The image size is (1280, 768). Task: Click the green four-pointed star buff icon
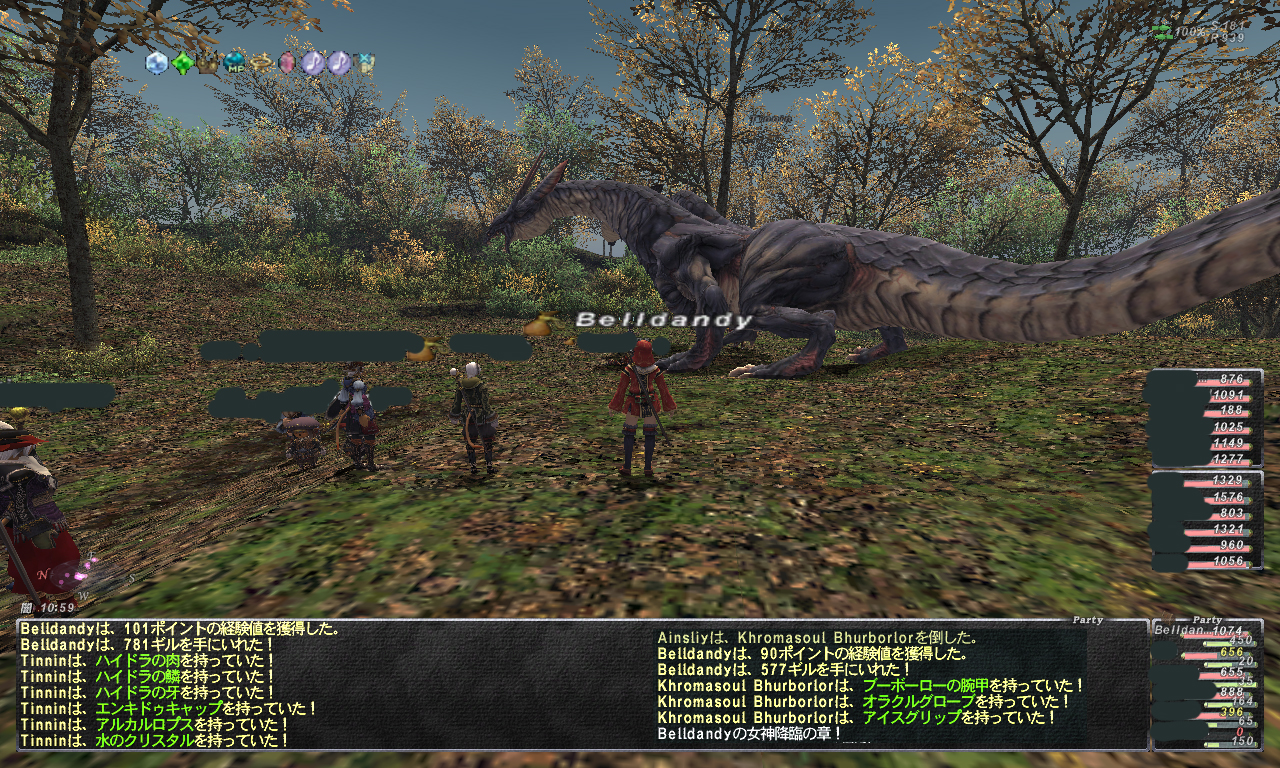coord(182,64)
